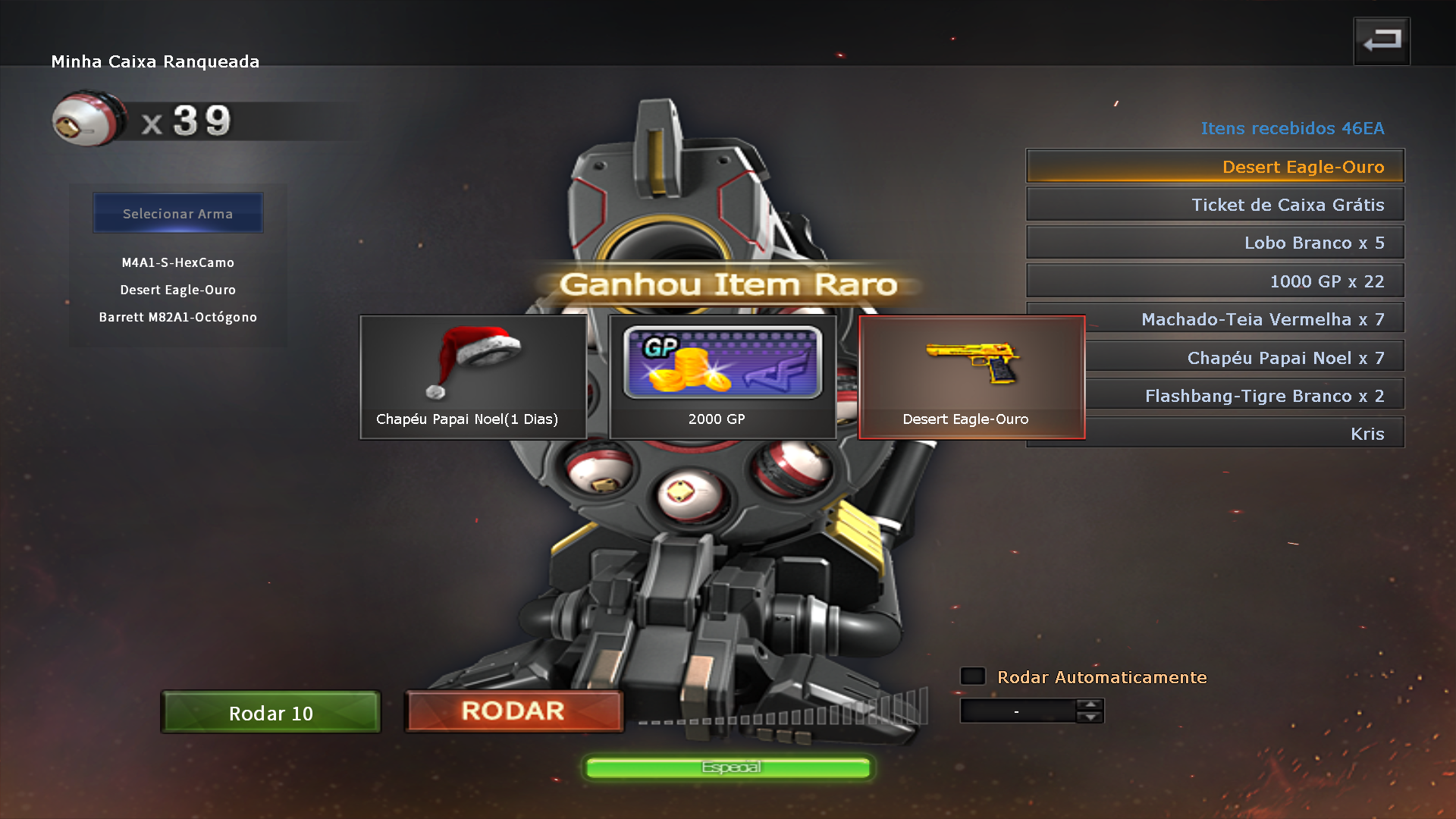
Task: Select Barrett M82A1-Octógono in the weapon list
Action: (x=178, y=317)
